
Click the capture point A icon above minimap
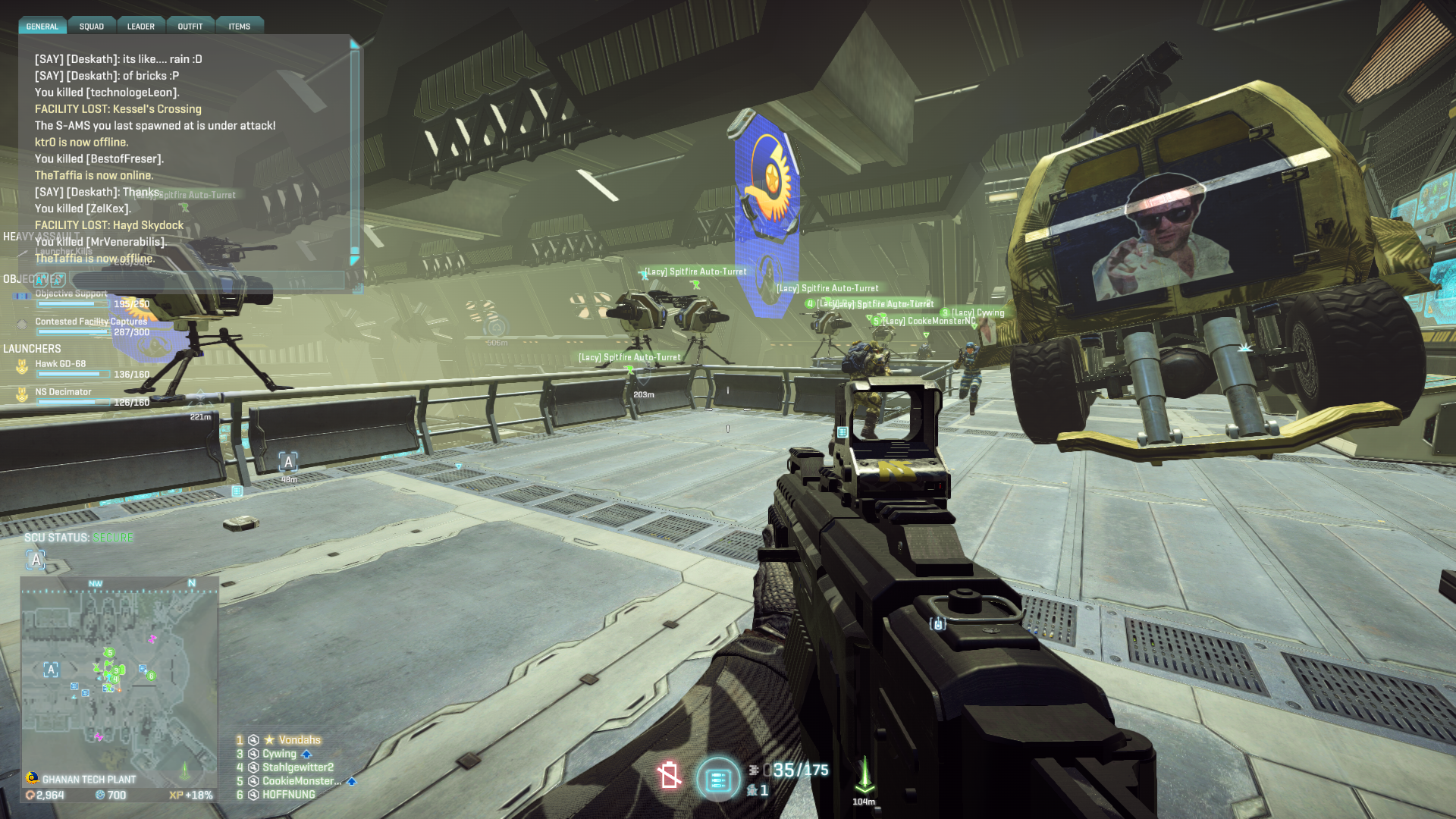pos(36,560)
